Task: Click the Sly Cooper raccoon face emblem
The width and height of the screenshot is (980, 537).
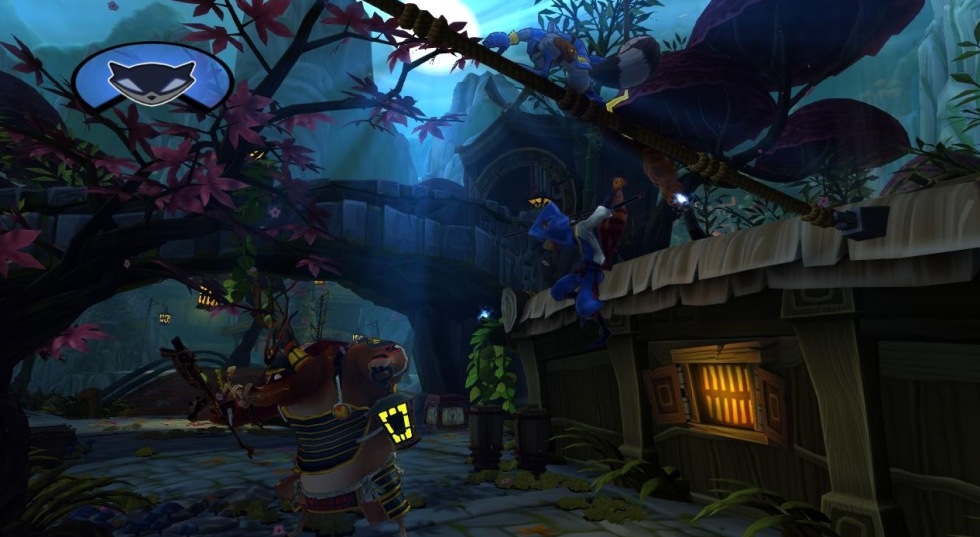Action: pyautogui.click(x=151, y=78)
